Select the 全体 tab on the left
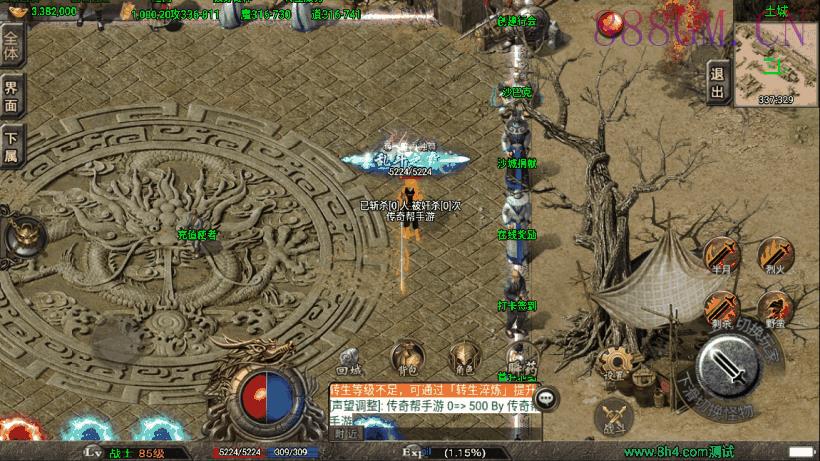Screen dimensions: 820x461 pyautogui.click(x=12, y=46)
